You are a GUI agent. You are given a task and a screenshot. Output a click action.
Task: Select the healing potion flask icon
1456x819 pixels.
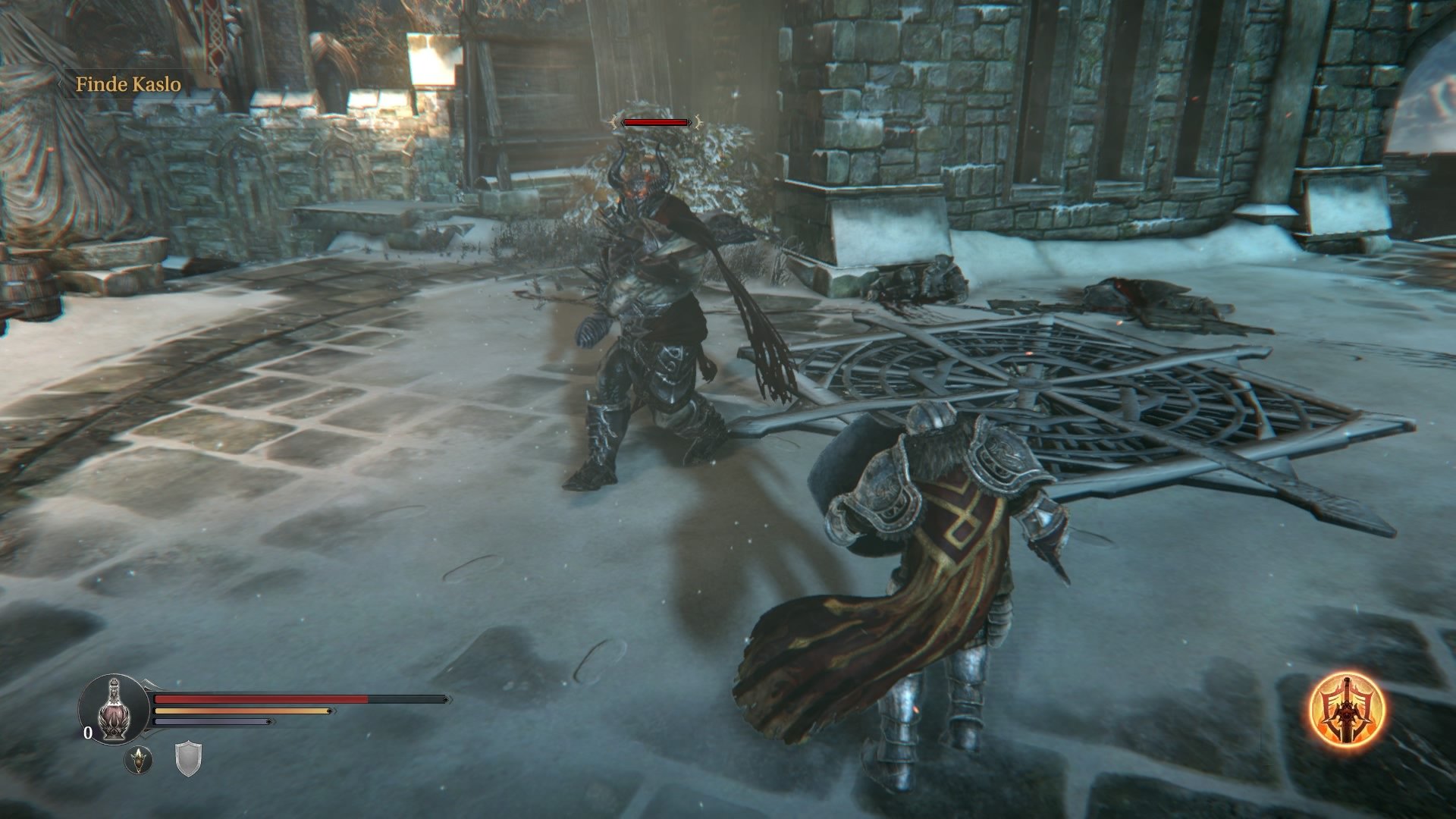coord(114,711)
